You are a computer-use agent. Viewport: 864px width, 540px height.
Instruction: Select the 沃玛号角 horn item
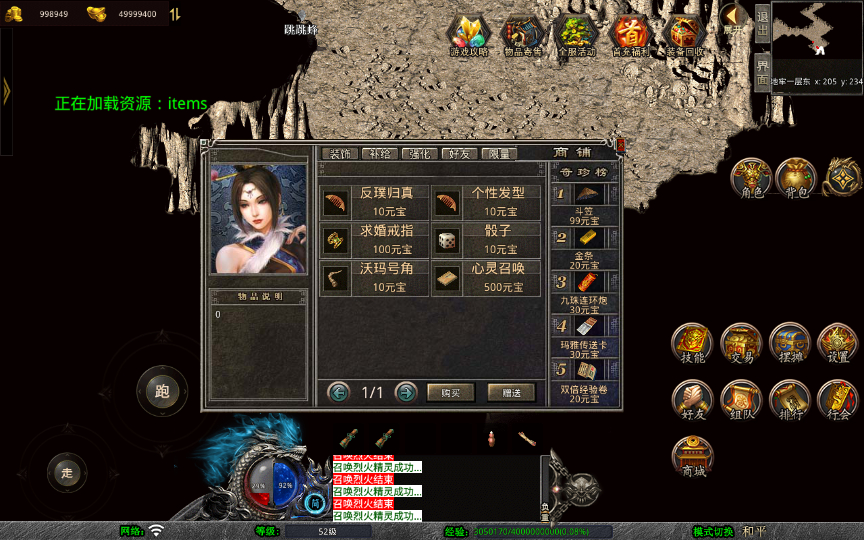[376, 278]
